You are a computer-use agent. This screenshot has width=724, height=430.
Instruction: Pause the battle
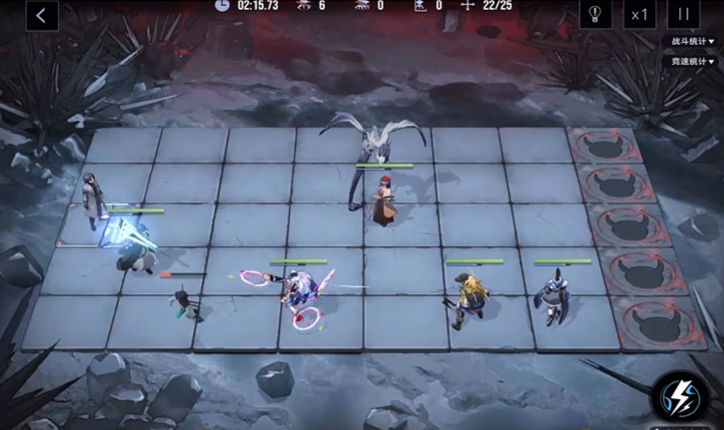pyautogui.click(x=685, y=14)
